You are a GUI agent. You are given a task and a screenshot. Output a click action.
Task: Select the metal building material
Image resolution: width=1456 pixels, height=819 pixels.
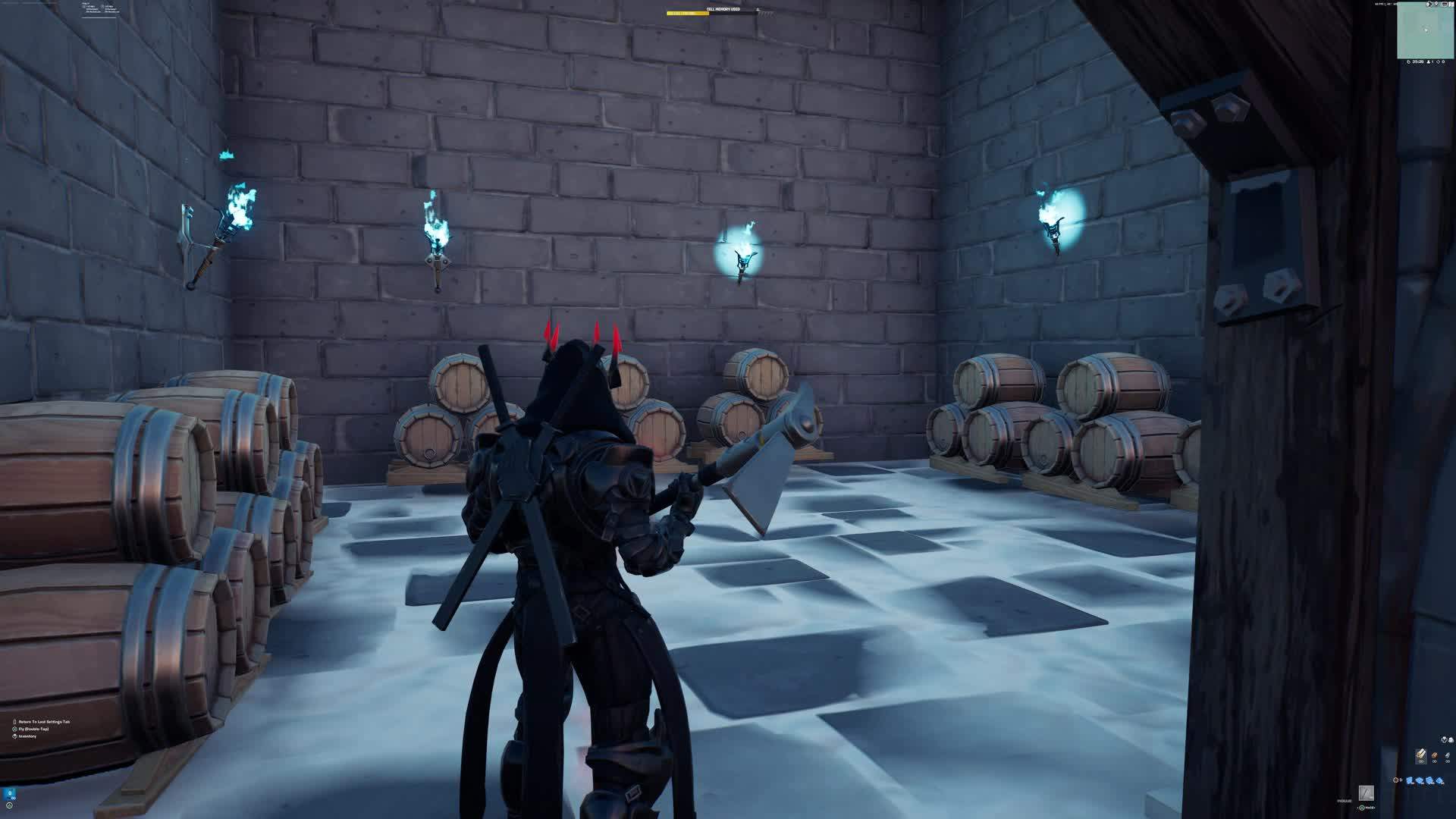coord(1447,756)
